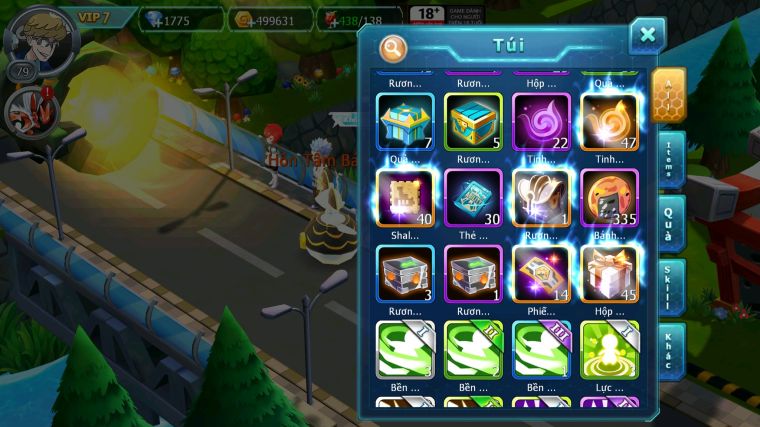The image size is (760, 427).
Task: Select the golden Phiế... ticket with 14
Action: click(x=541, y=273)
